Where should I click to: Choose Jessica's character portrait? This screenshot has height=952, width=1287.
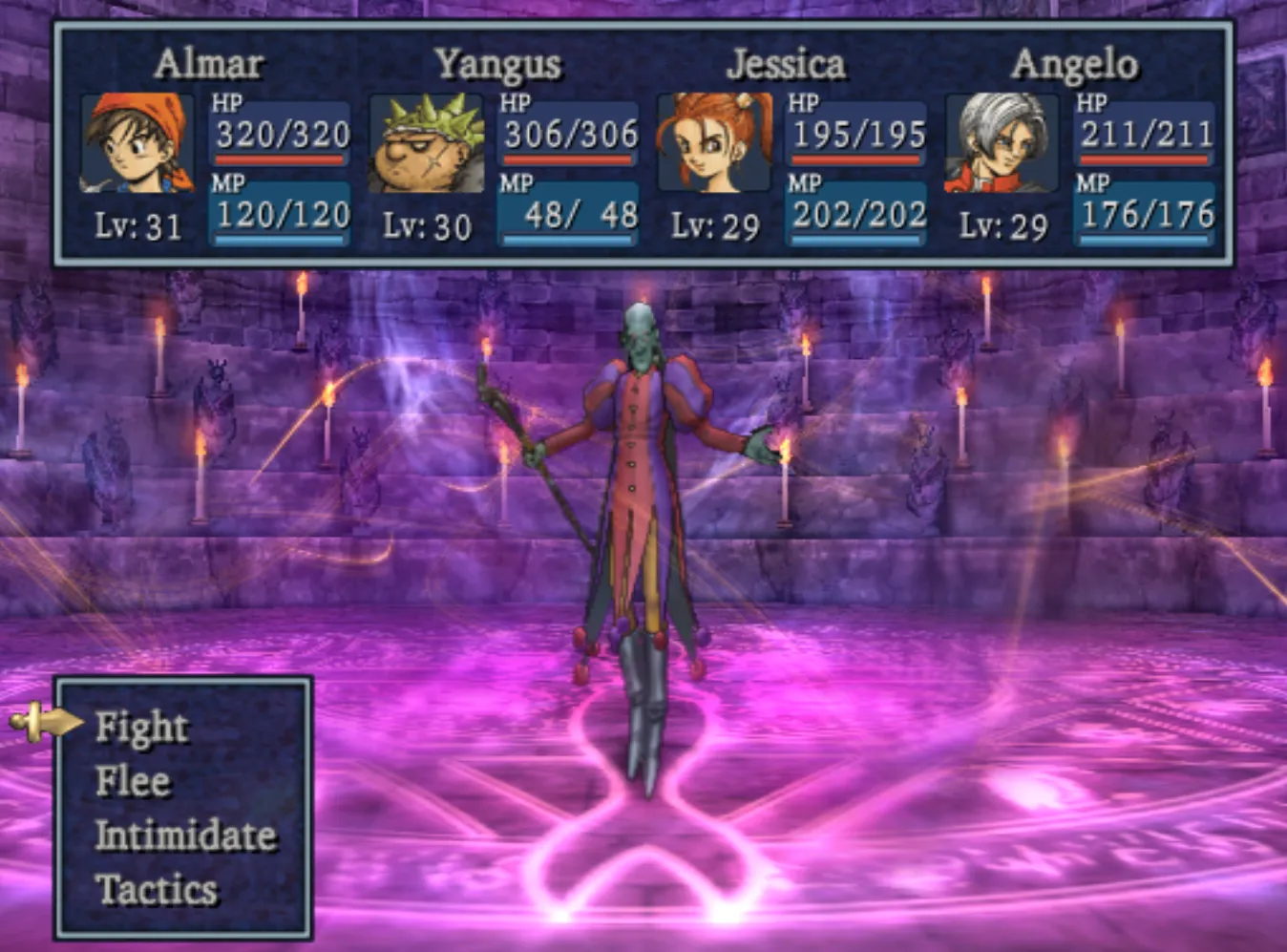click(x=714, y=143)
